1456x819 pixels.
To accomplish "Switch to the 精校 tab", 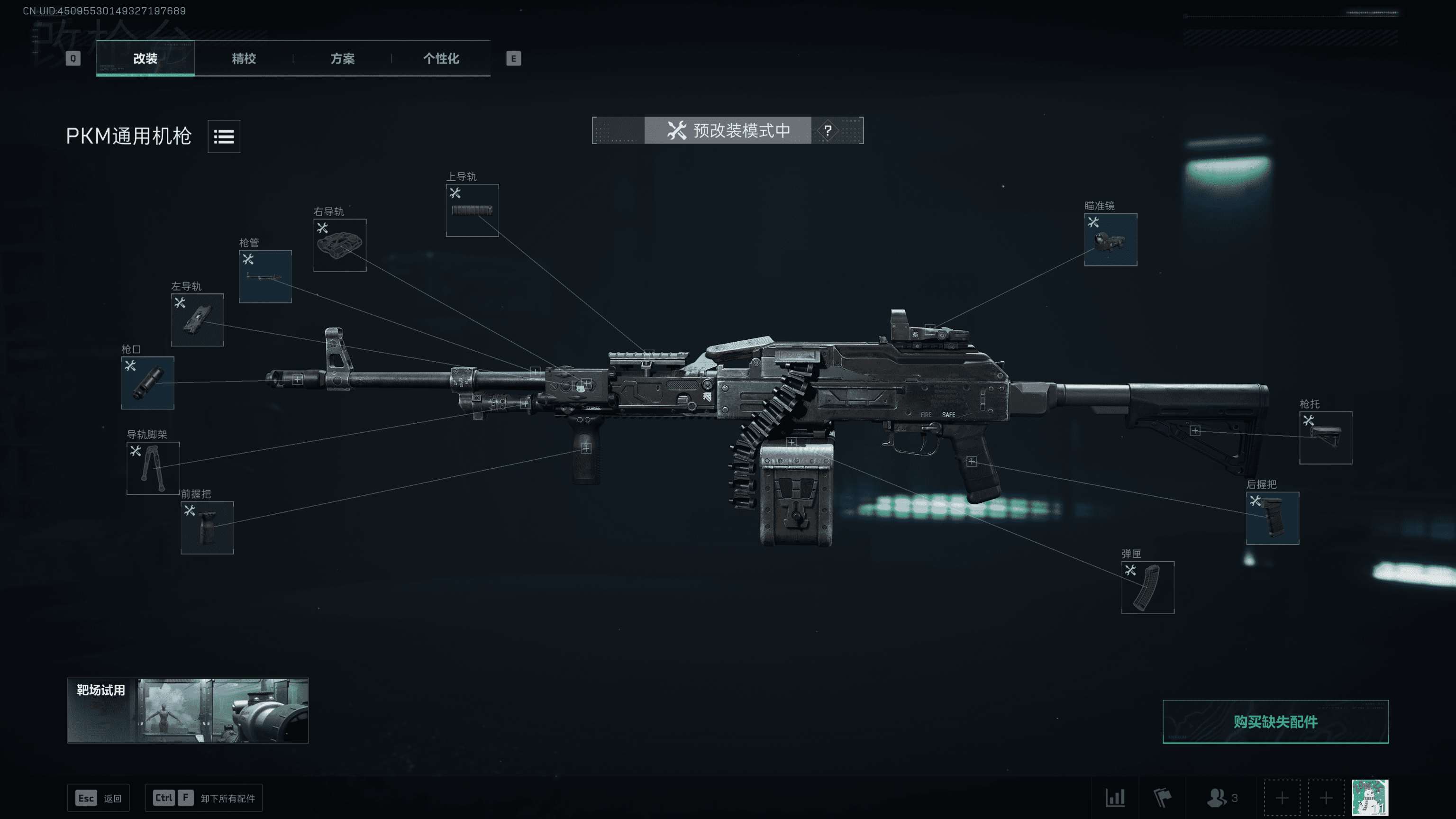I will [244, 58].
